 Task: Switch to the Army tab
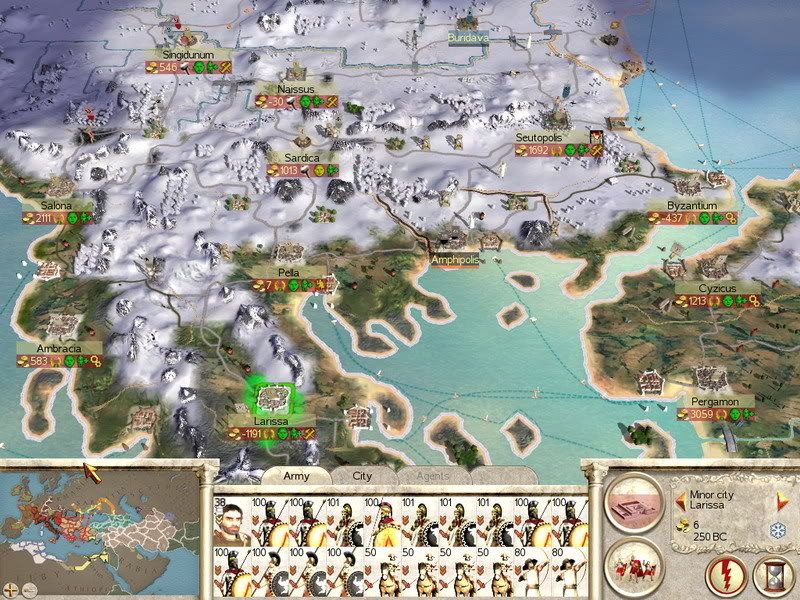point(297,476)
